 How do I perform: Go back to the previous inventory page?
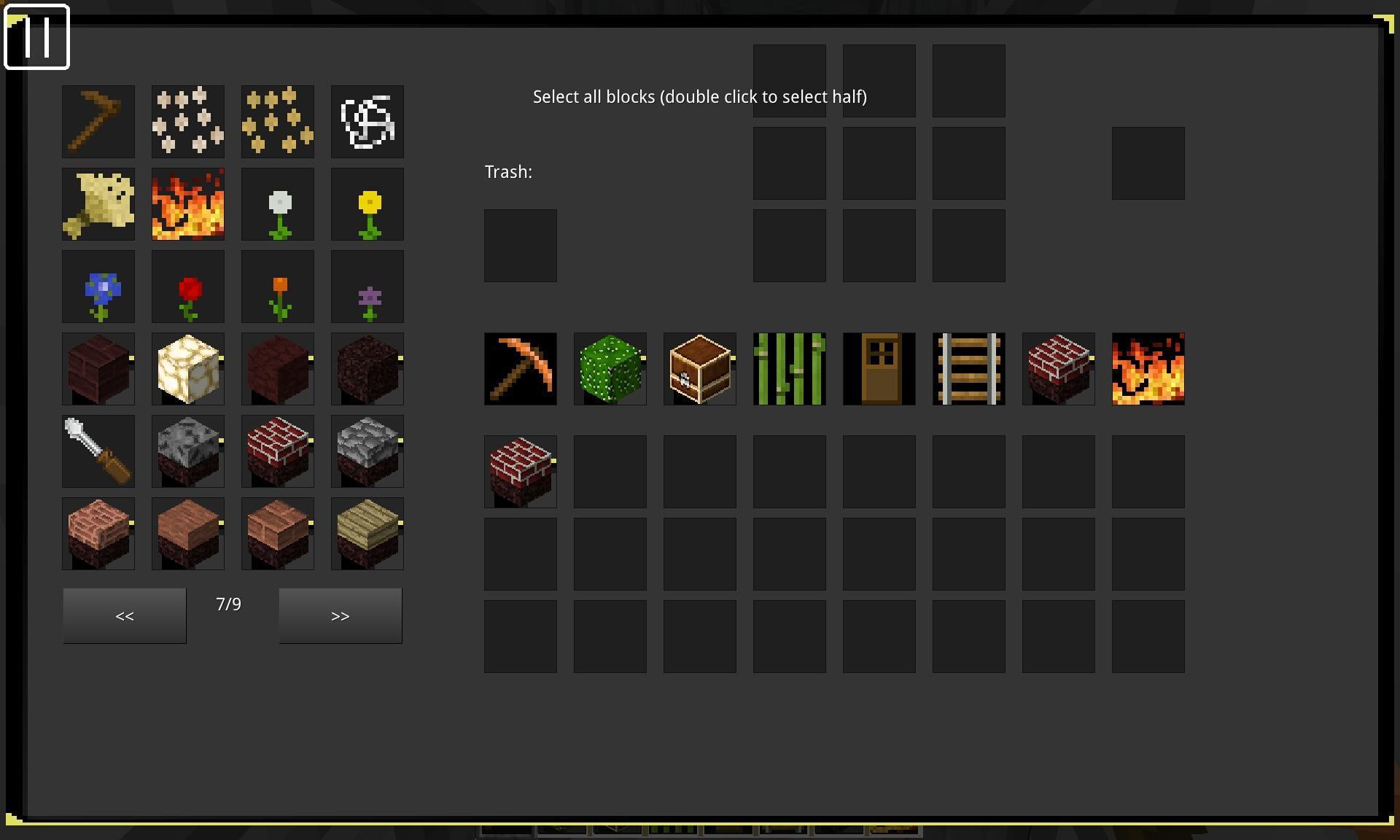124,615
